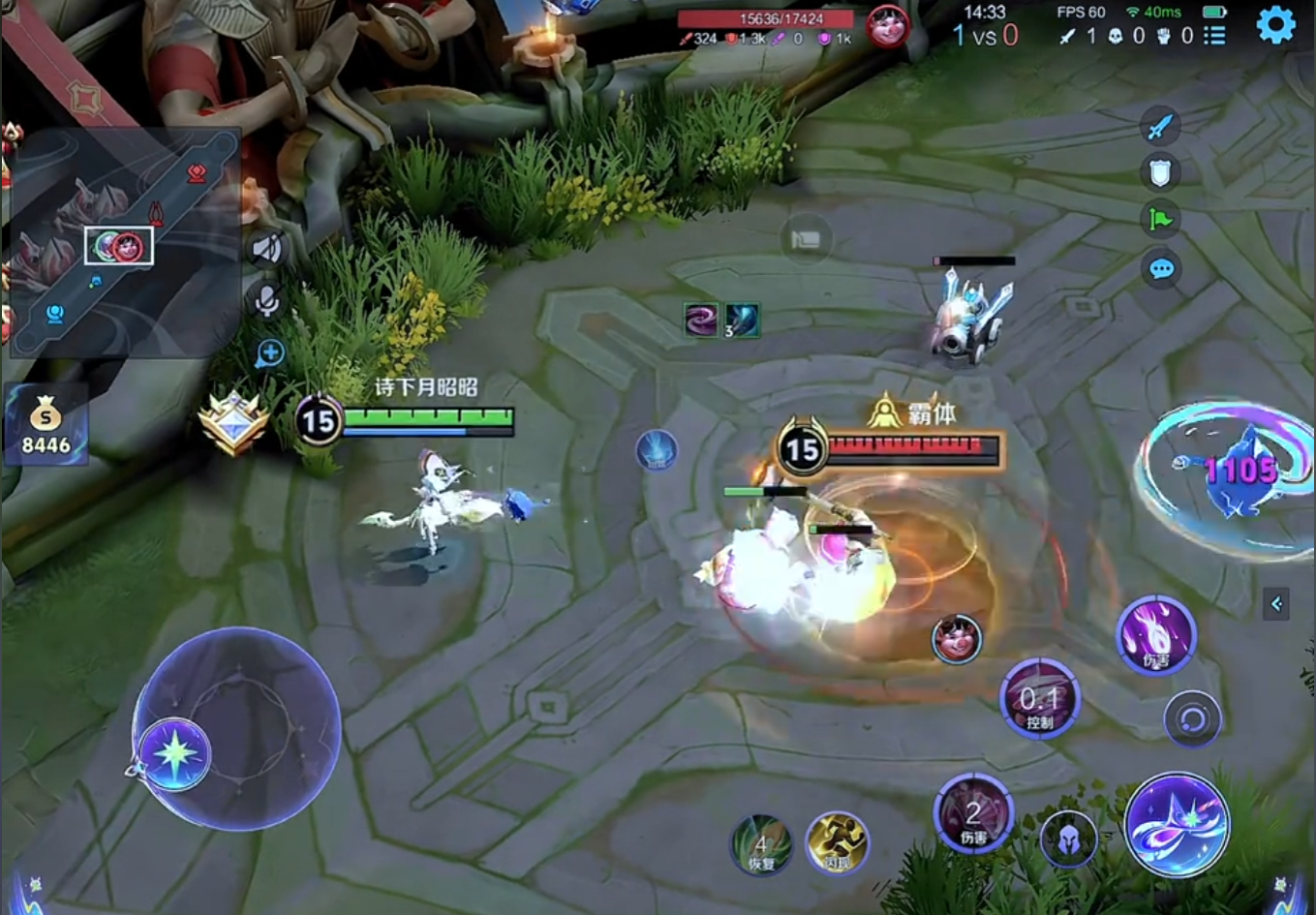Toggle the microphone voice chat
This screenshot has width=1316, height=915.
click(267, 301)
